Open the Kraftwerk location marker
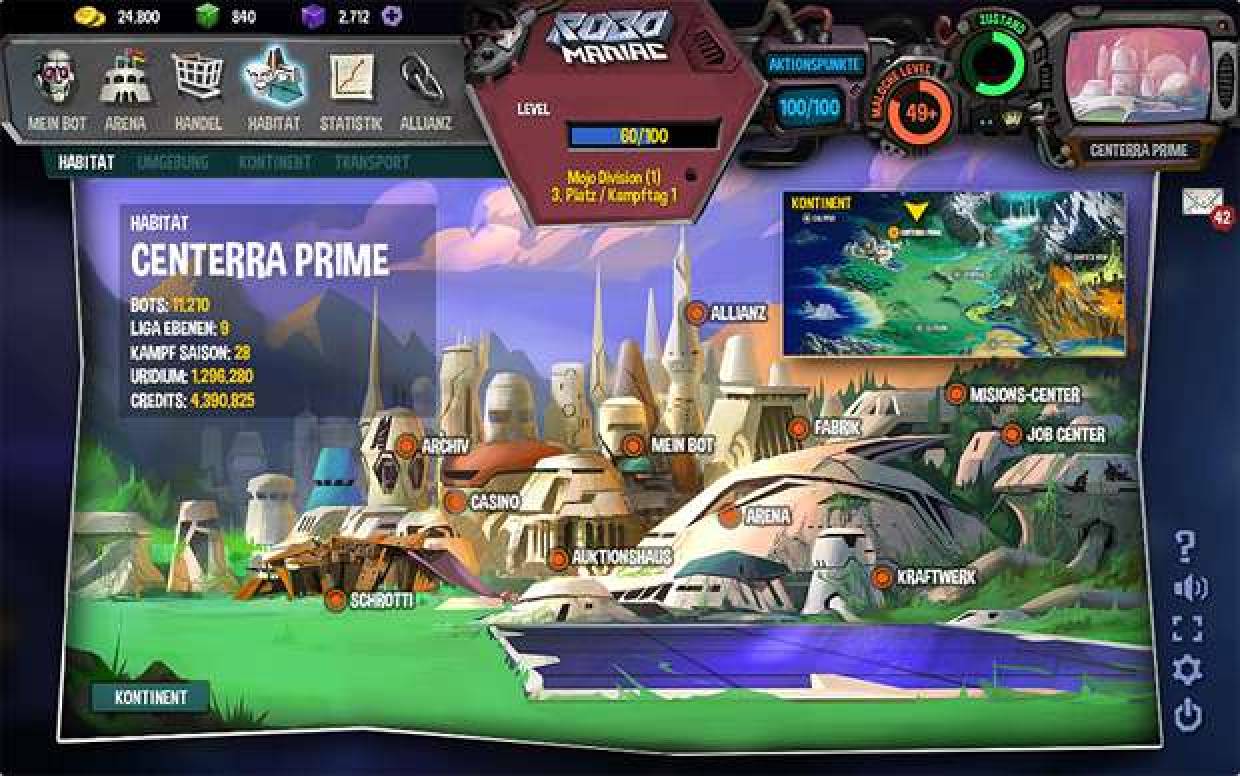 click(882, 578)
